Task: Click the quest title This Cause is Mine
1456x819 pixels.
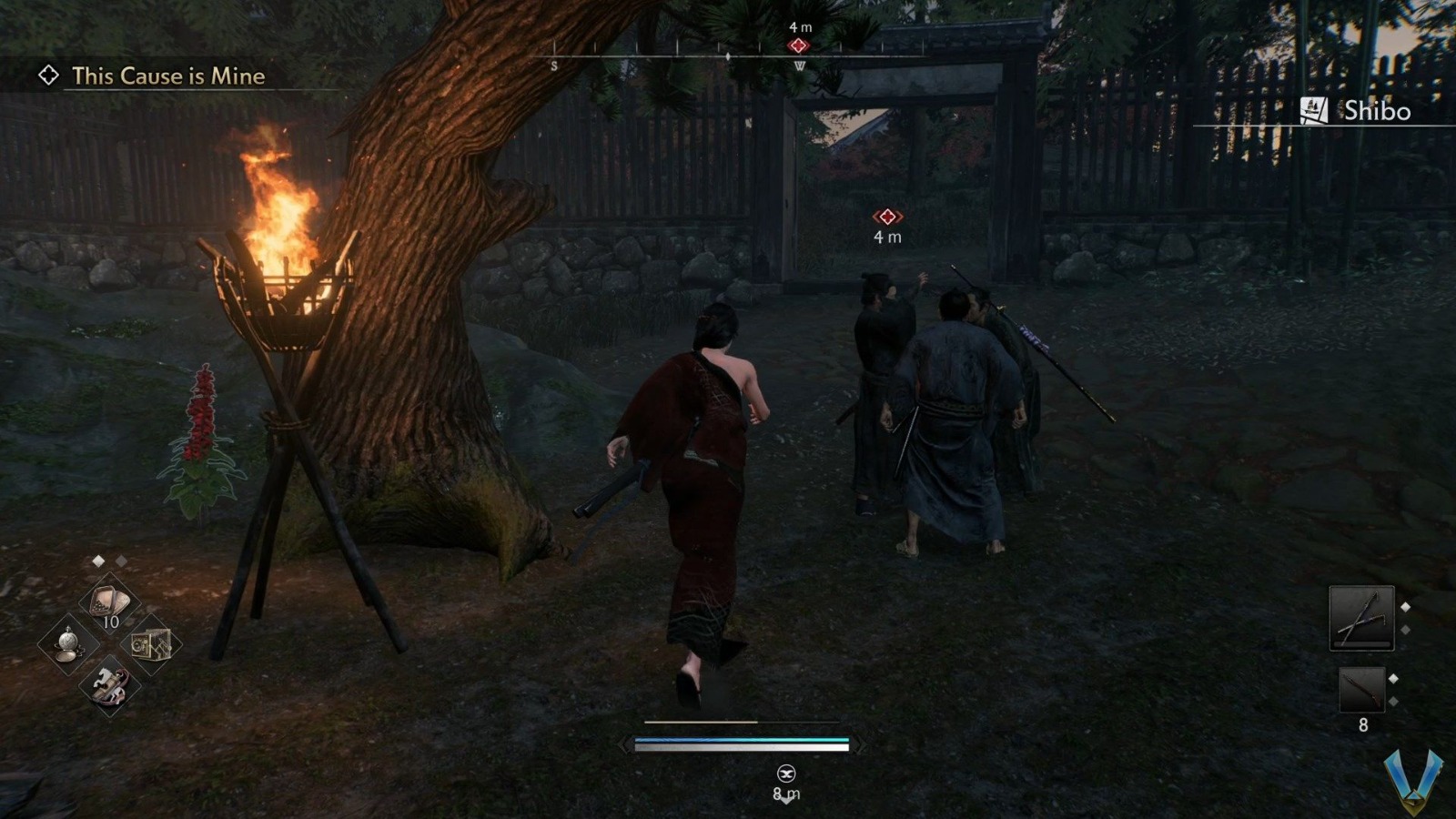Action: tap(168, 77)
